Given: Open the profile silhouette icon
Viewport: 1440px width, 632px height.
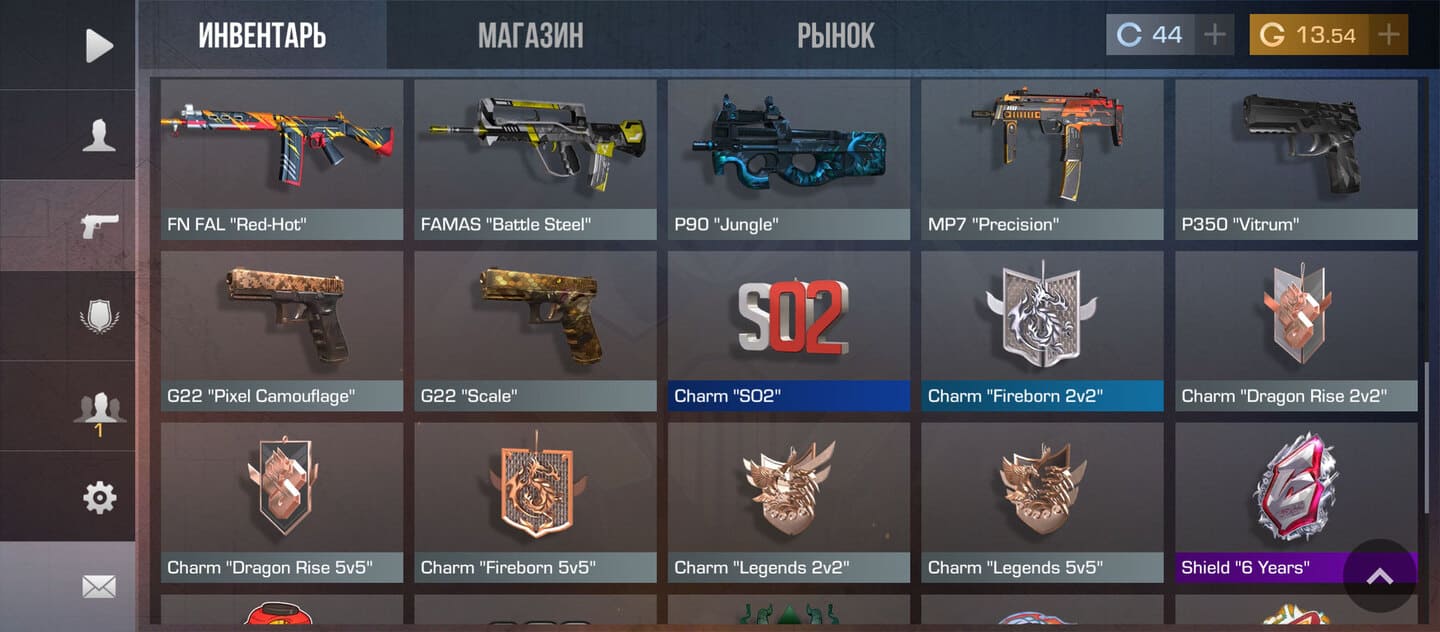Looking at the screenshot, I should [98, 135].
